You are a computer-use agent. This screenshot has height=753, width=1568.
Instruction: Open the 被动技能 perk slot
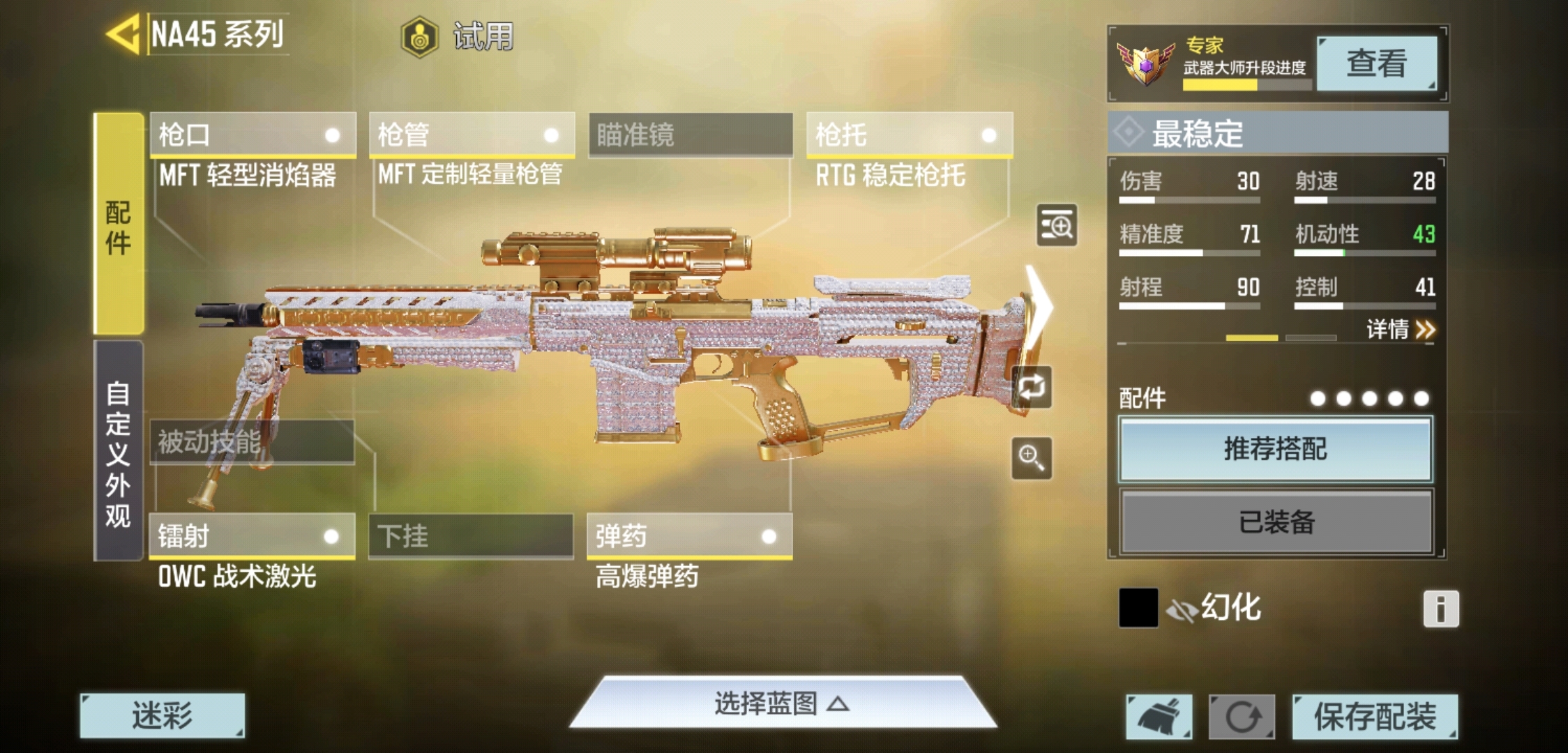(x=252, y=442)
